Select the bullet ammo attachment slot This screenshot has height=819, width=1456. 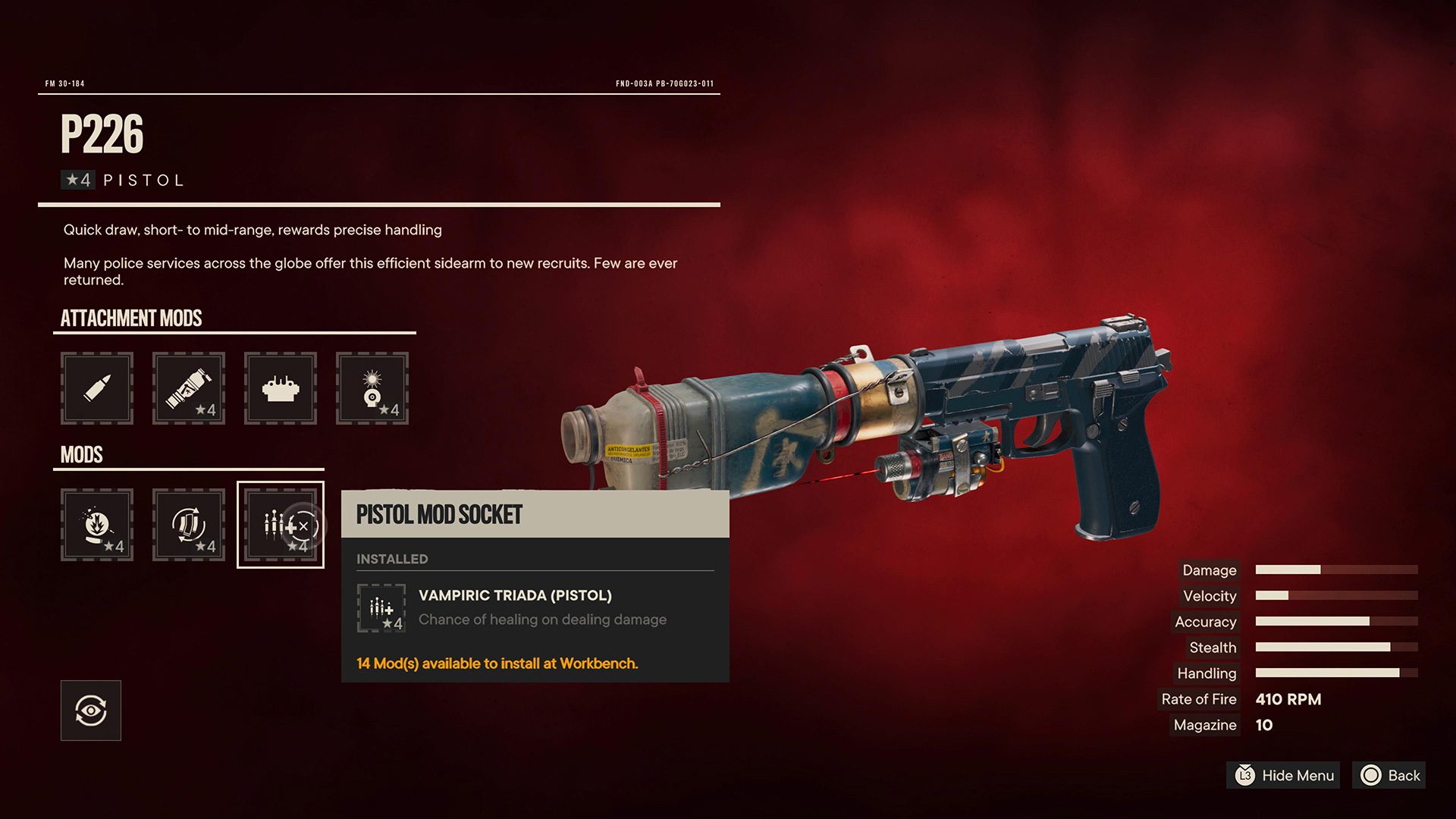coord(97,388)
